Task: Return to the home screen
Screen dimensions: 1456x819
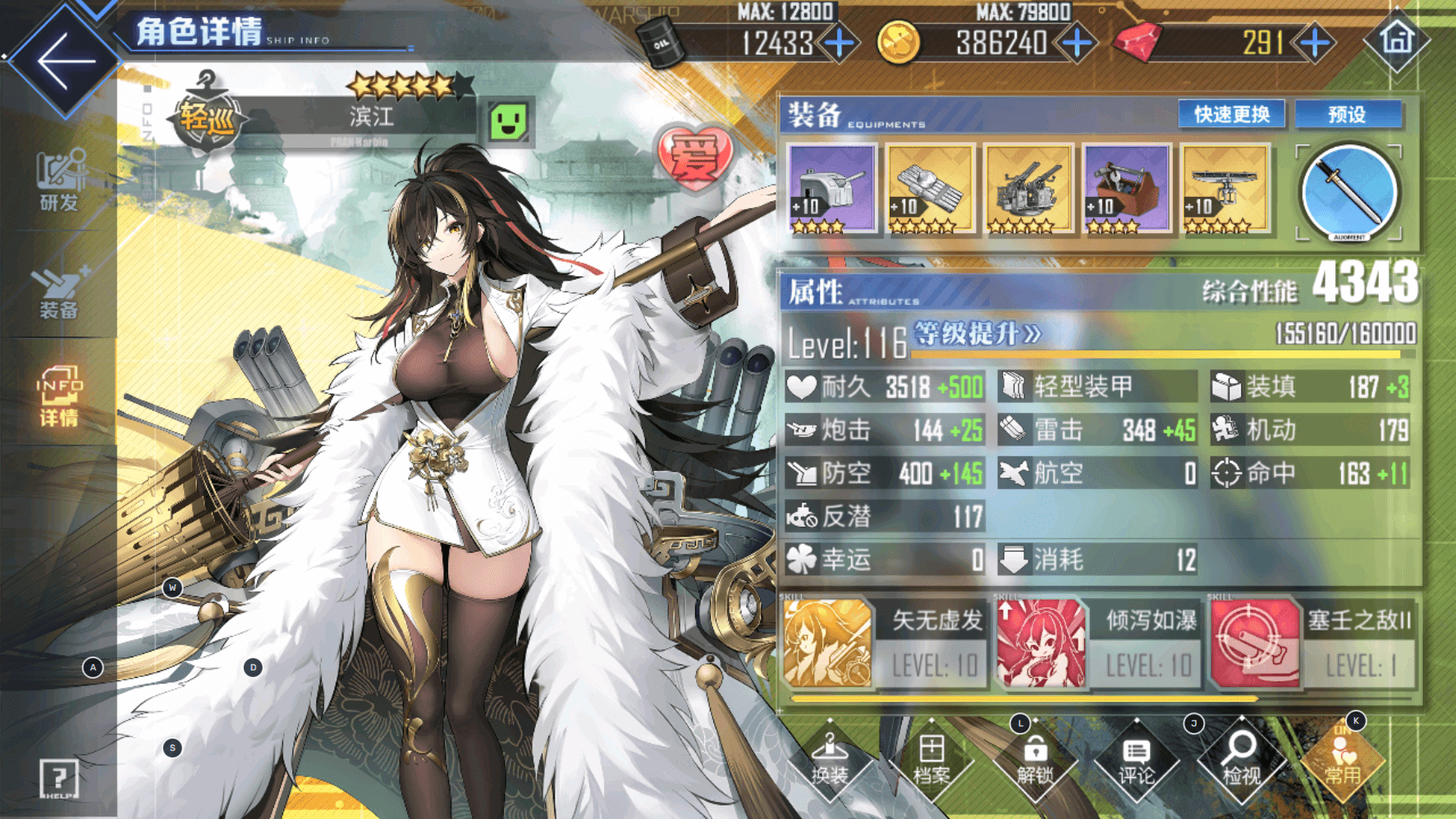Action: (x=1397, y=39)
